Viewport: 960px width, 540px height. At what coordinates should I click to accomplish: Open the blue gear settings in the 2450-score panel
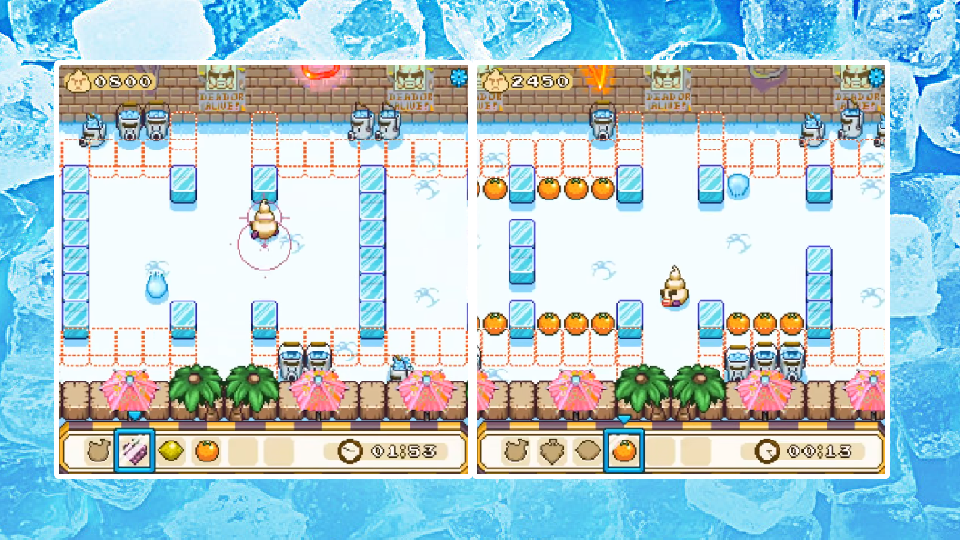[877, 76]
